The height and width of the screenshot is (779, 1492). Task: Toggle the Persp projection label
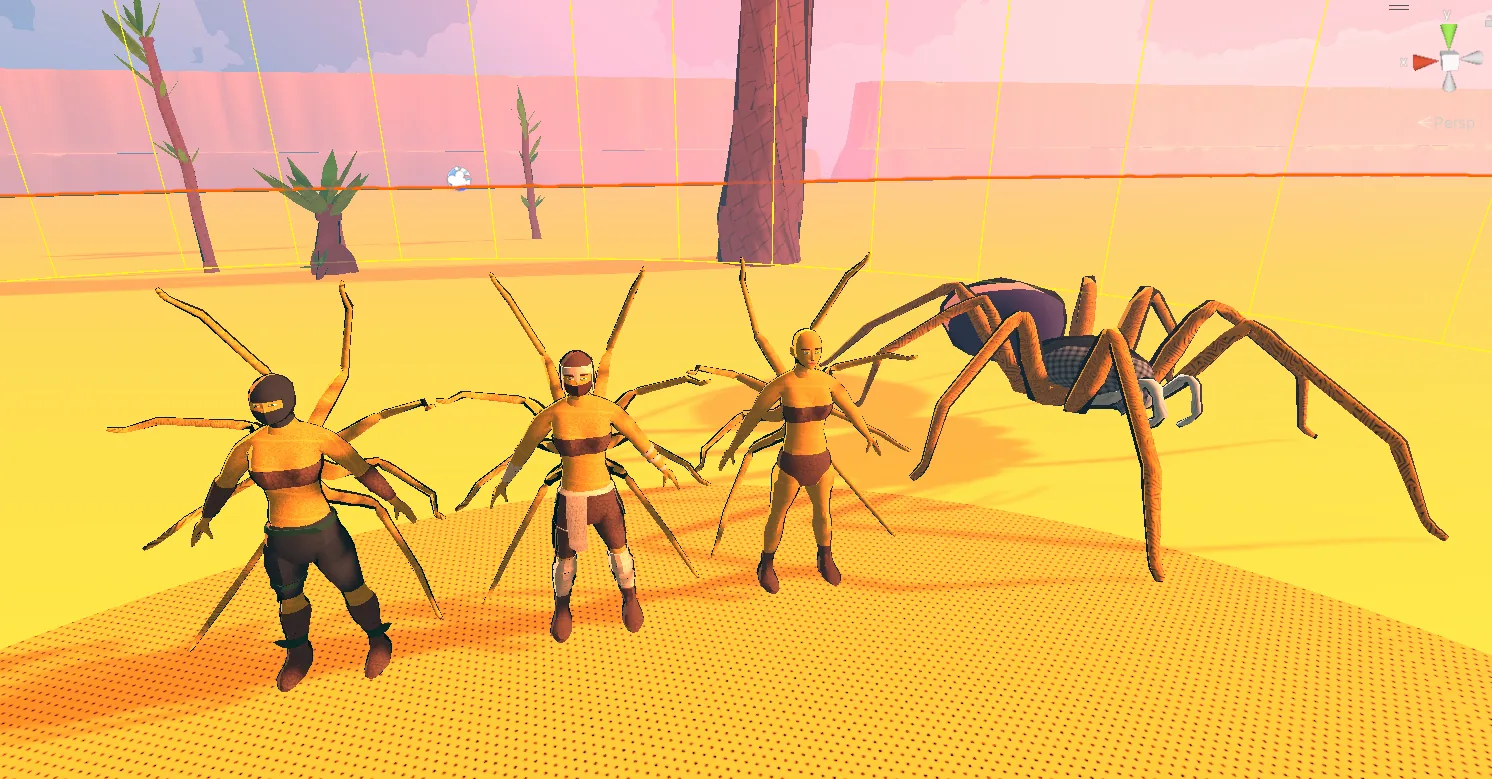[x=1453, y=123]
